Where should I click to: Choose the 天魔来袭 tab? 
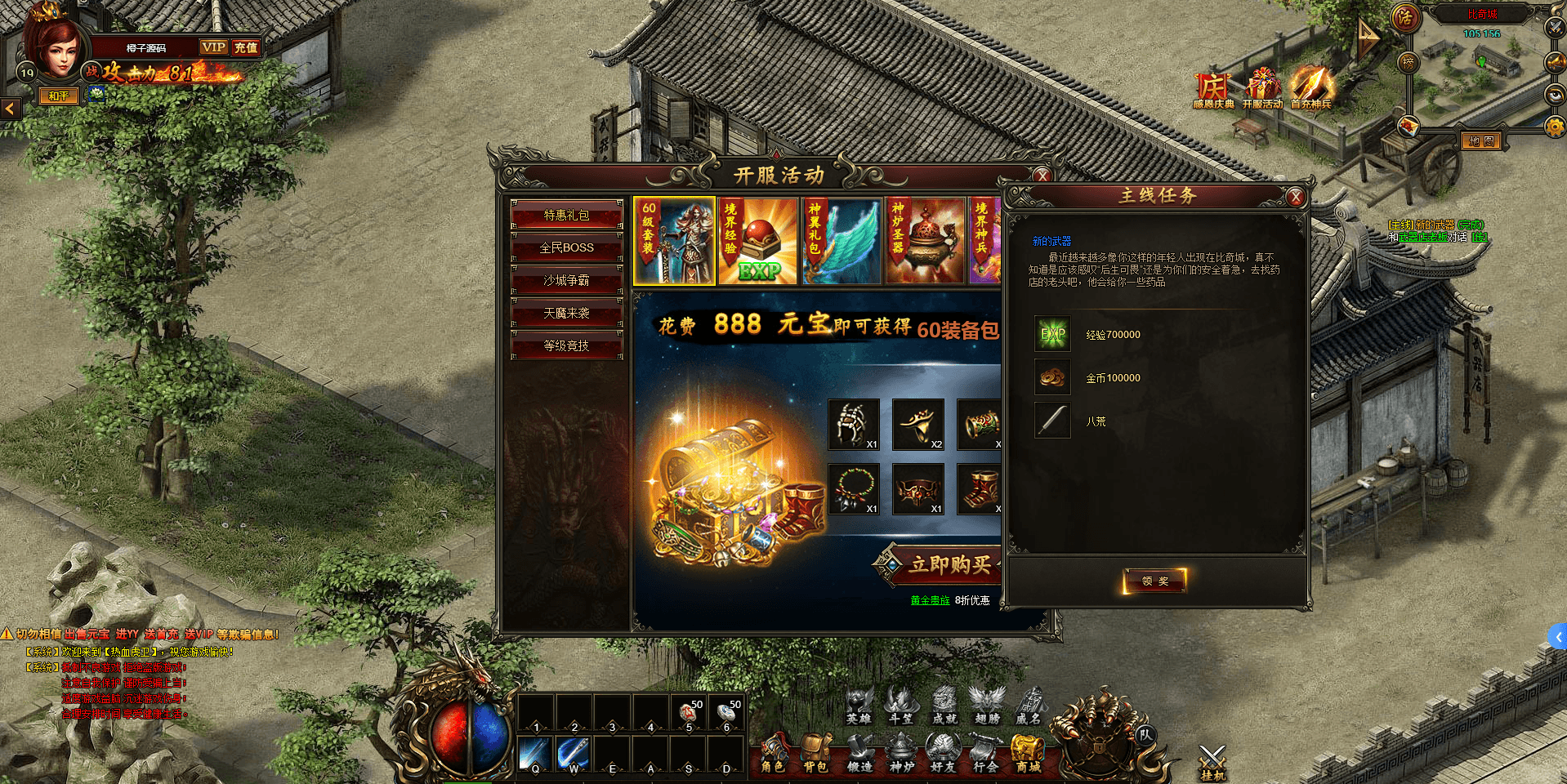[566, 313]
